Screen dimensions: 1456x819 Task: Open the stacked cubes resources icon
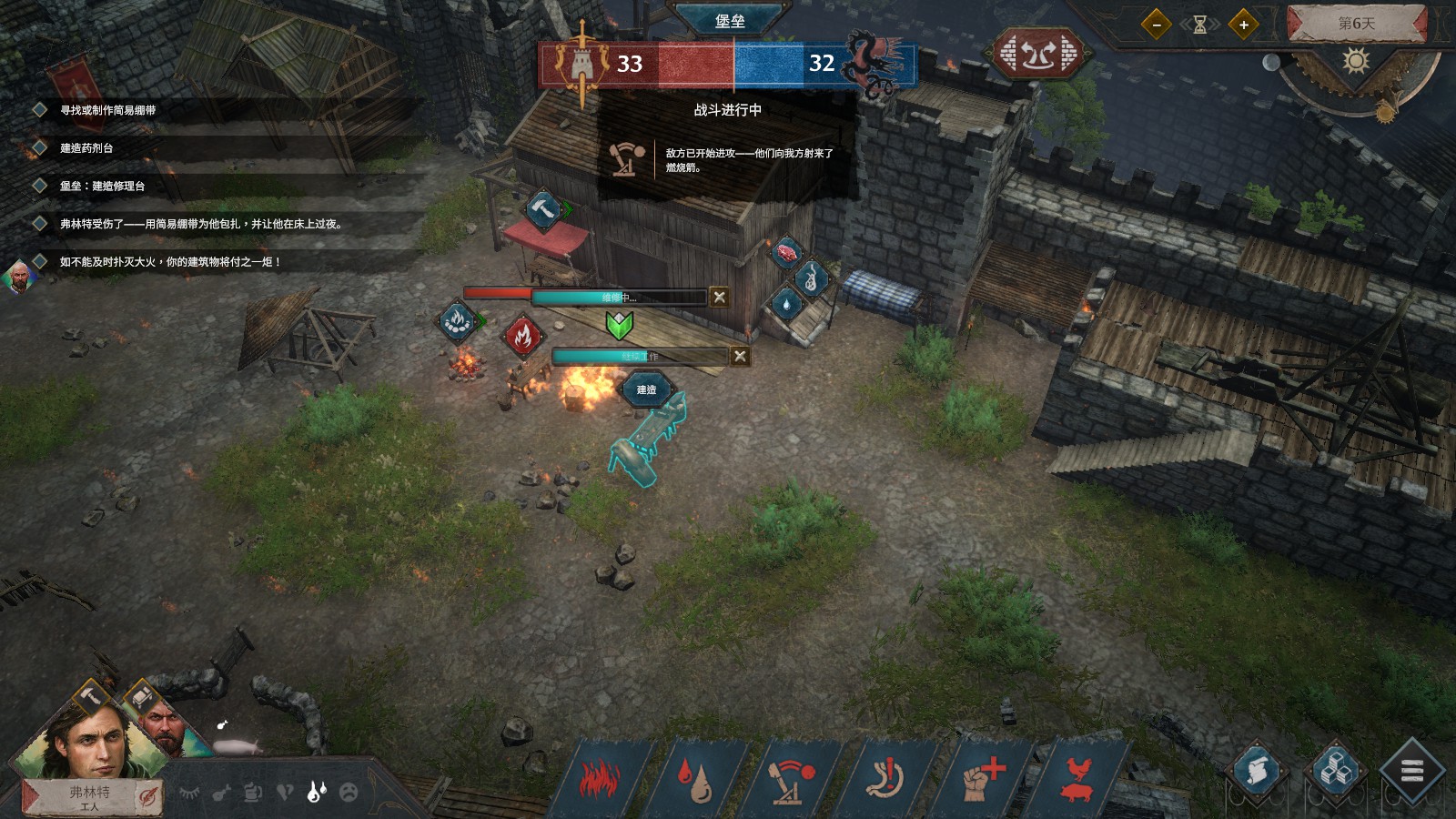tap(1334, 772)
